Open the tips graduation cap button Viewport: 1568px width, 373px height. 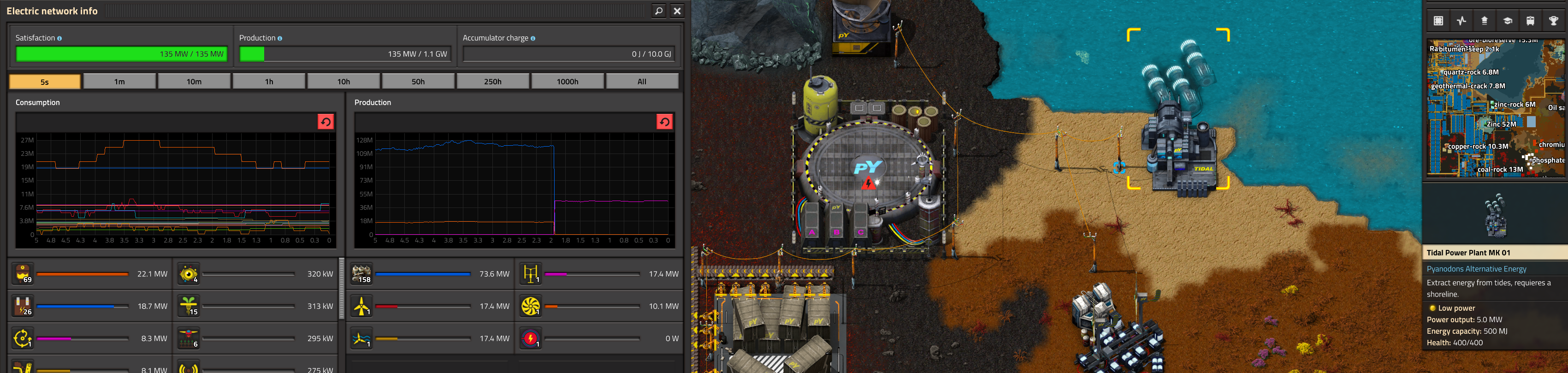(1508, 21)
